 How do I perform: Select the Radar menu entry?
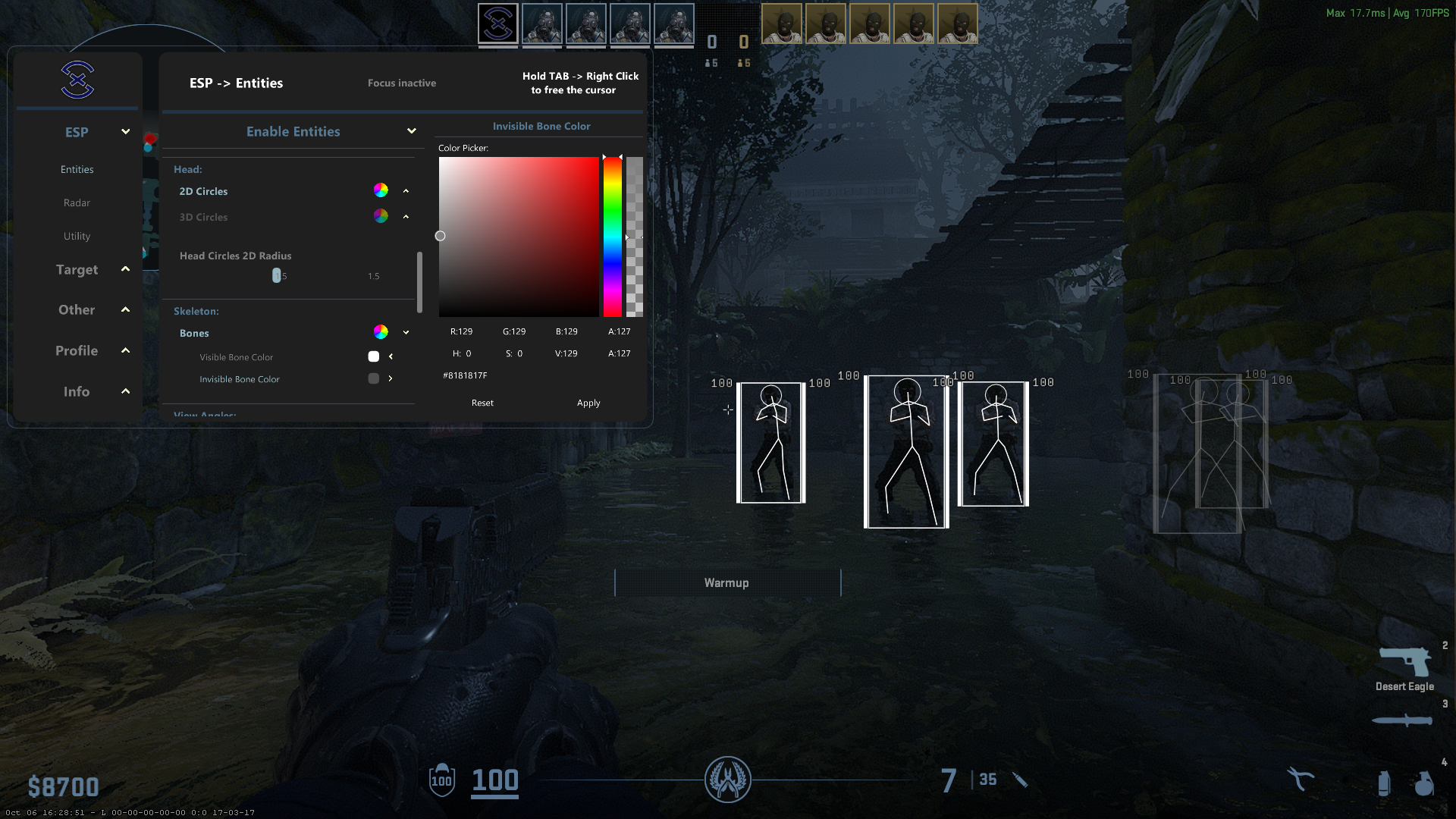[x=77, y=202]
